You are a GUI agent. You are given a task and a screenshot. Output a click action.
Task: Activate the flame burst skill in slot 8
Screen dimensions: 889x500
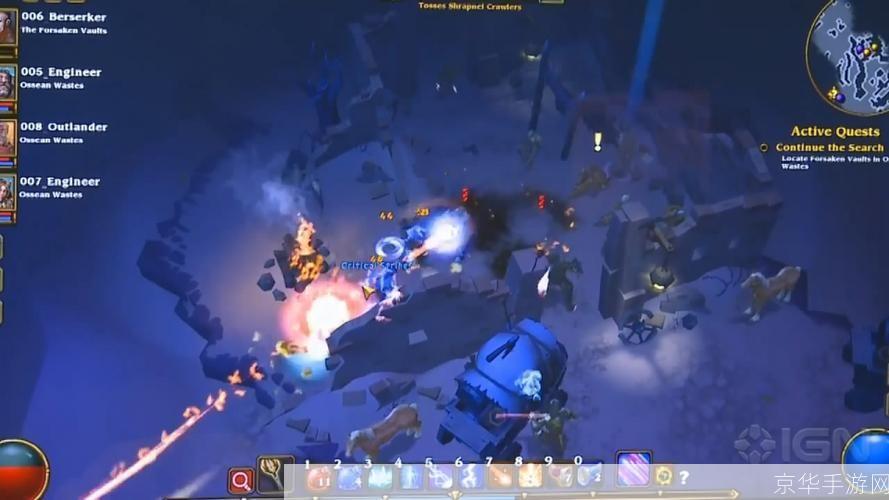pos(530,478)
